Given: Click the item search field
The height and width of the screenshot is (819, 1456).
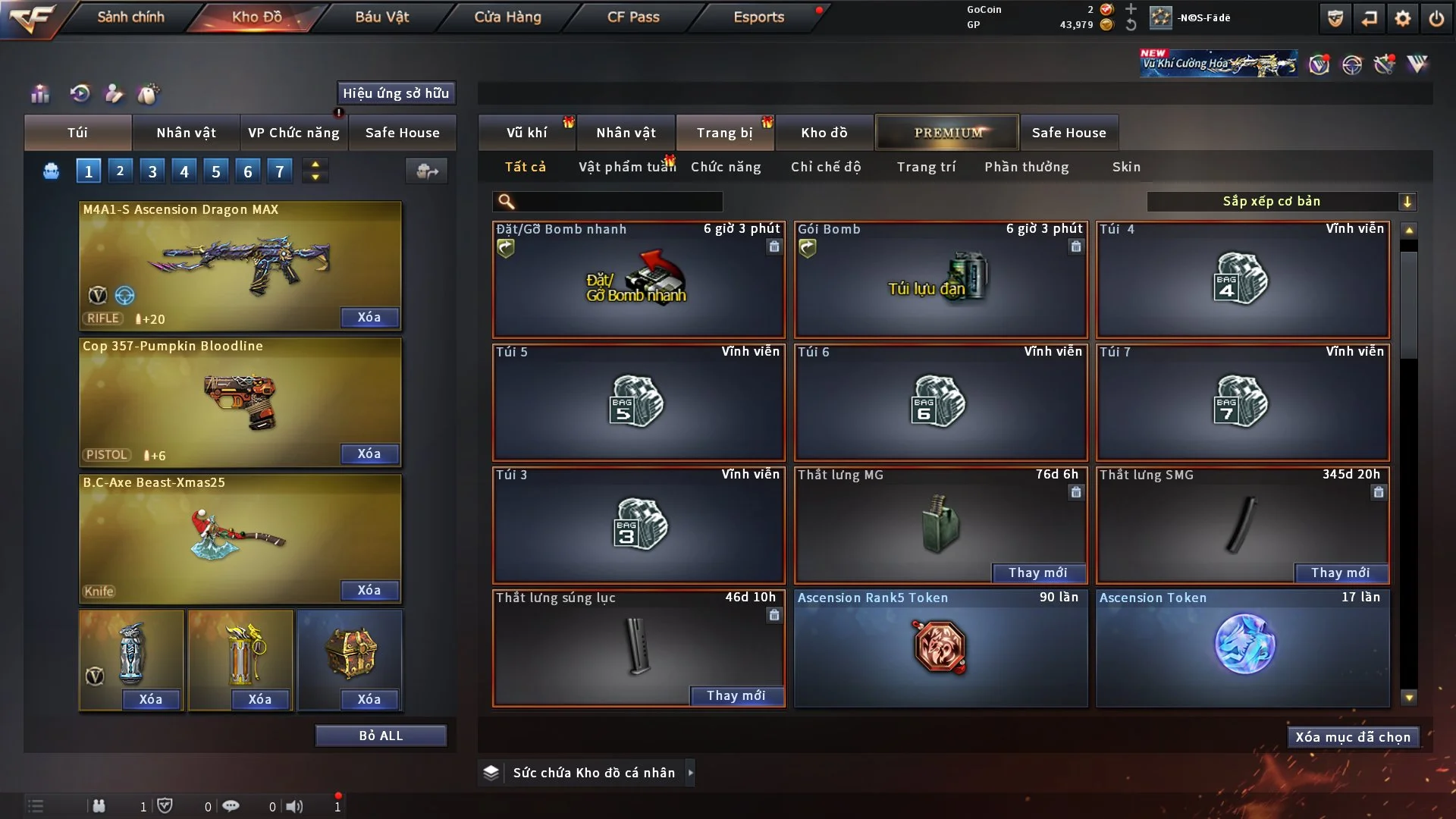Looking at the screenshot, I should [x=618, y=201].
